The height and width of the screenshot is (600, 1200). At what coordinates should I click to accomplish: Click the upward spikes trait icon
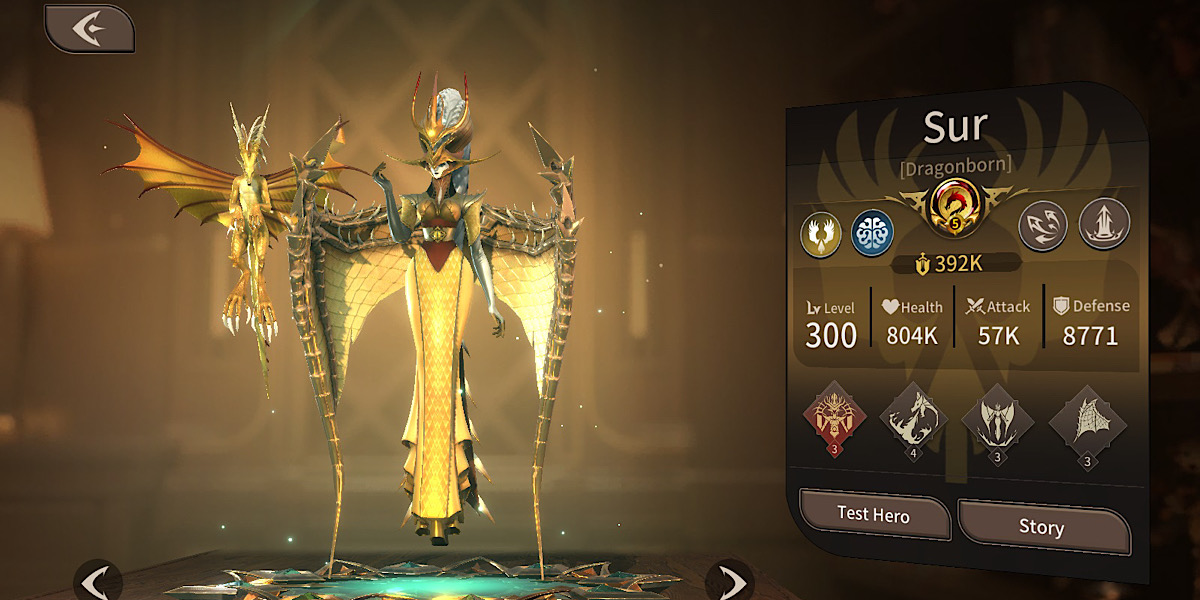click(x=1105, y=223)
